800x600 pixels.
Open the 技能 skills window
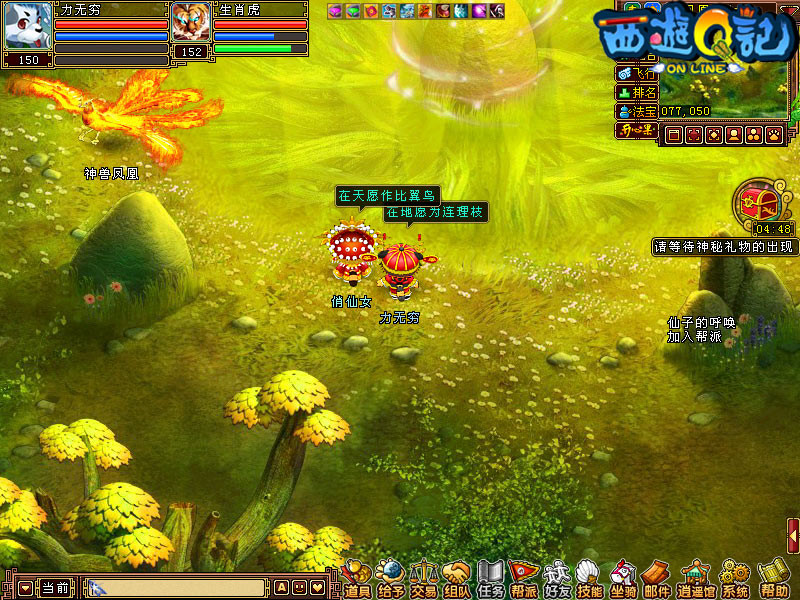click(x=589, y=579)
